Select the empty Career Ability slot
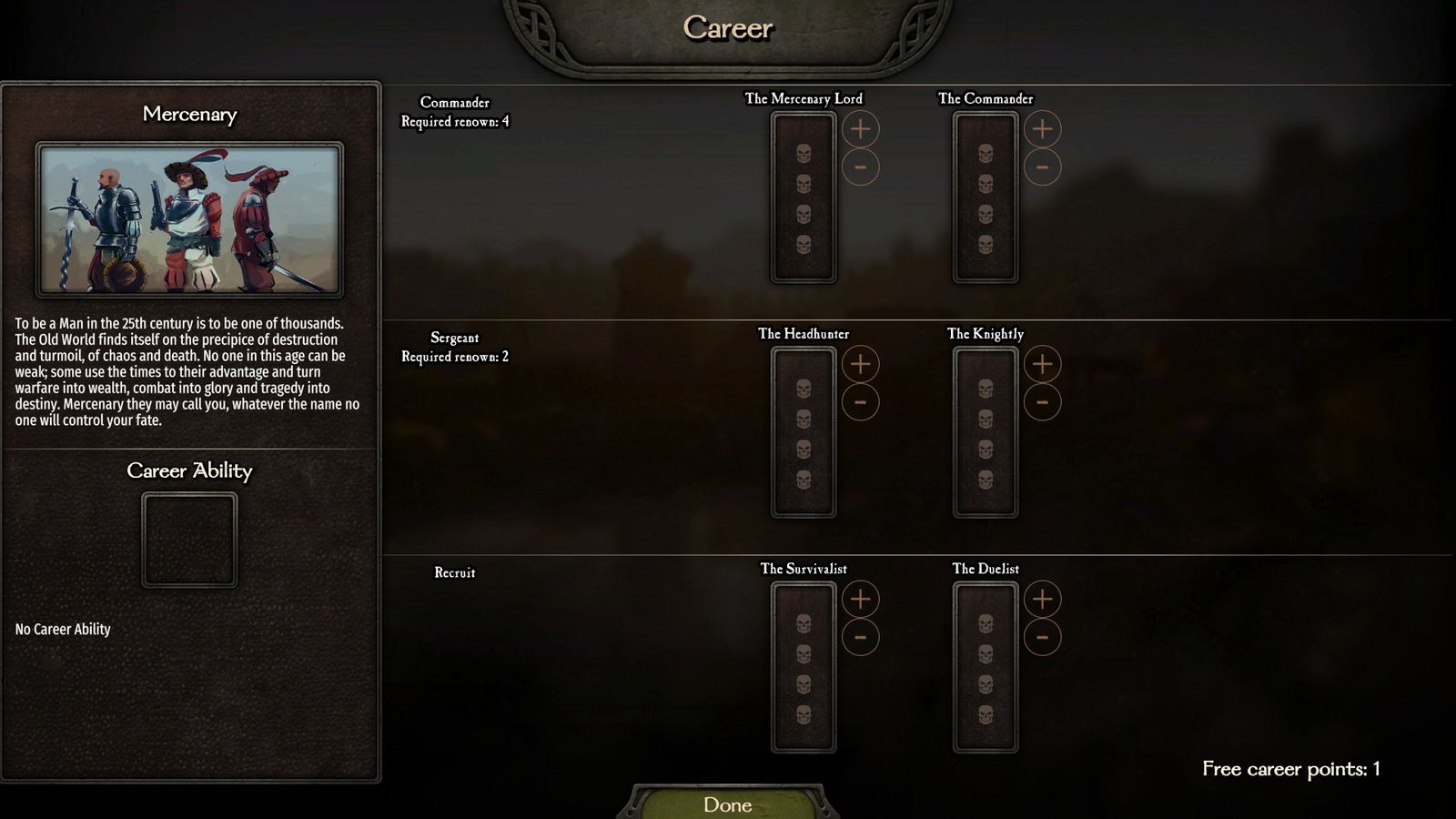This screenshot has height=819, width=1456. [189, 540]
